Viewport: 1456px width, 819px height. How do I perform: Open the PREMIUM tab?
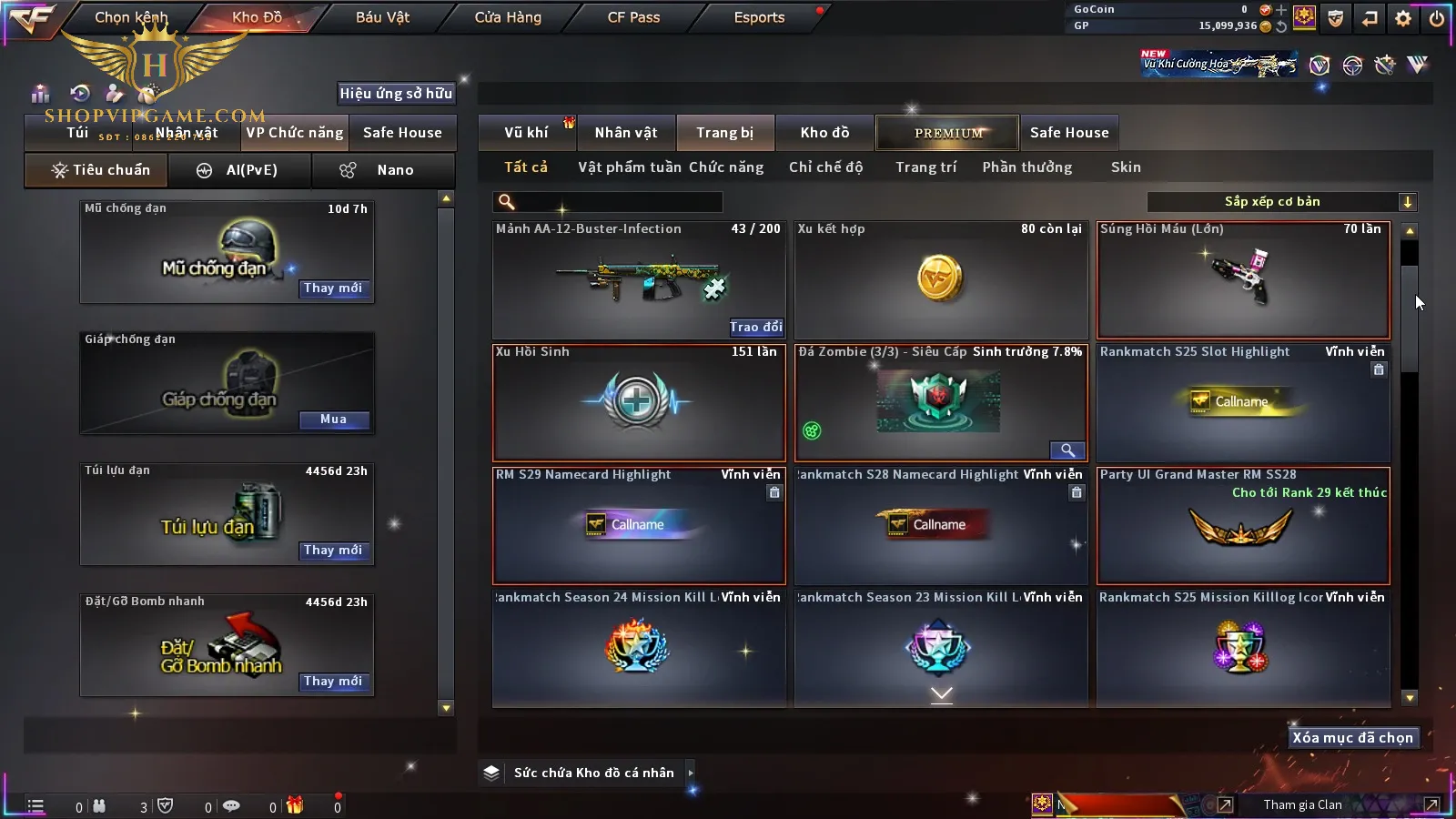948,133
